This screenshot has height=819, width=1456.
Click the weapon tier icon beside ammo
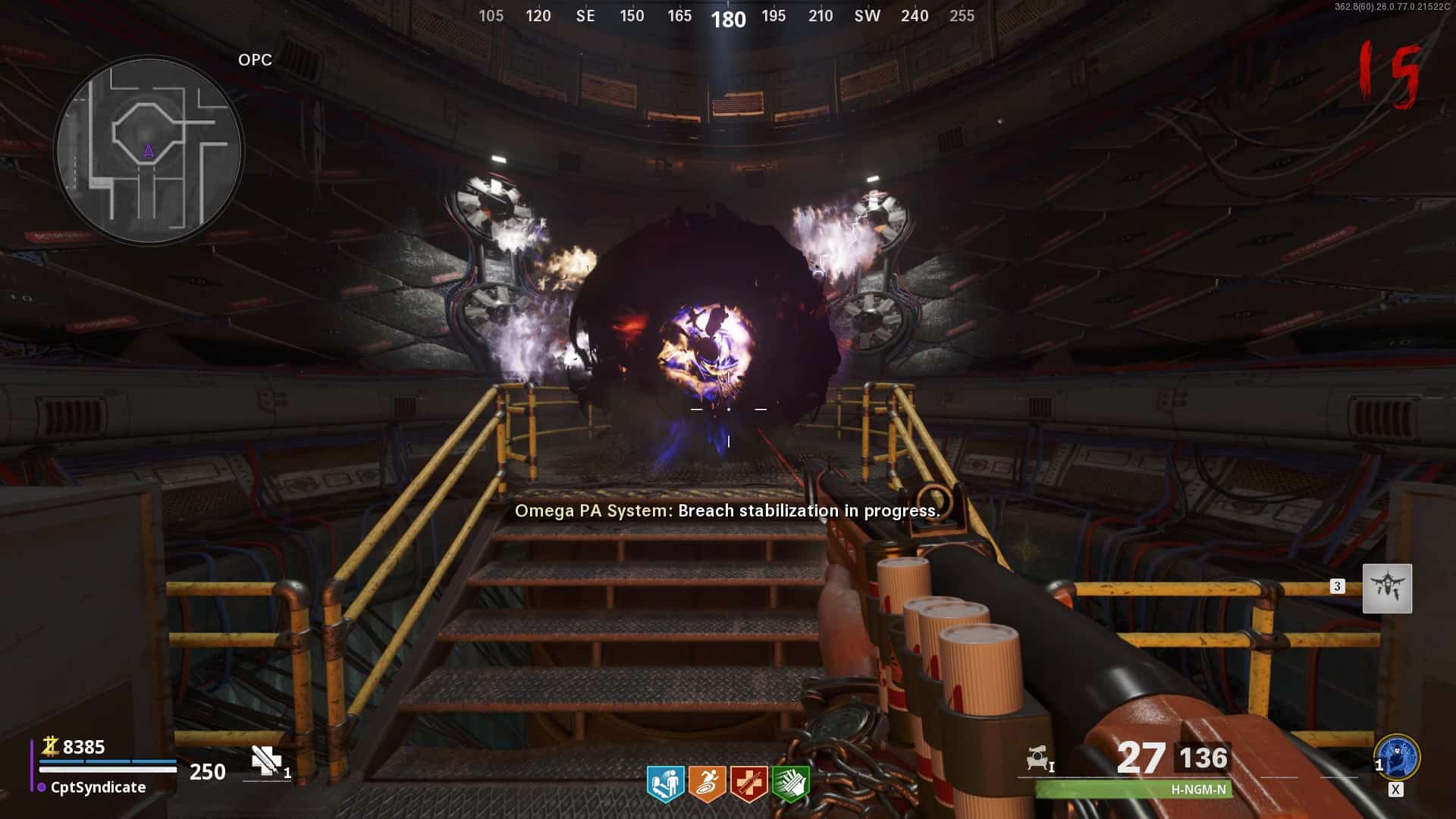point(1039,758)
